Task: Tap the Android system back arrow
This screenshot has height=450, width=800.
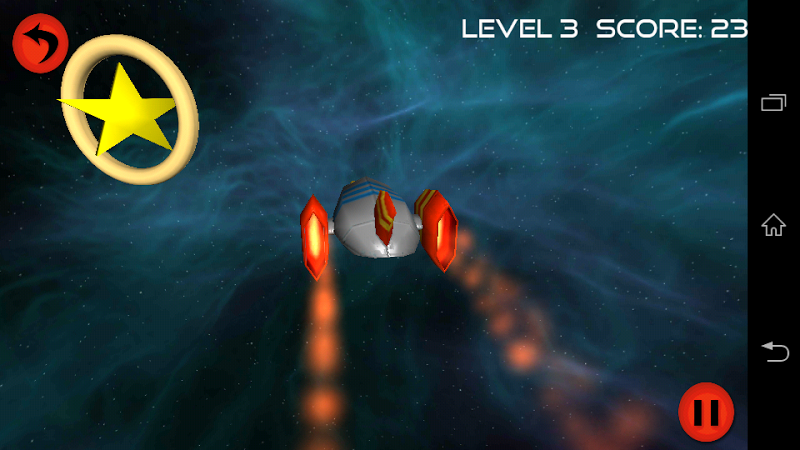Action: click(774, 351)
